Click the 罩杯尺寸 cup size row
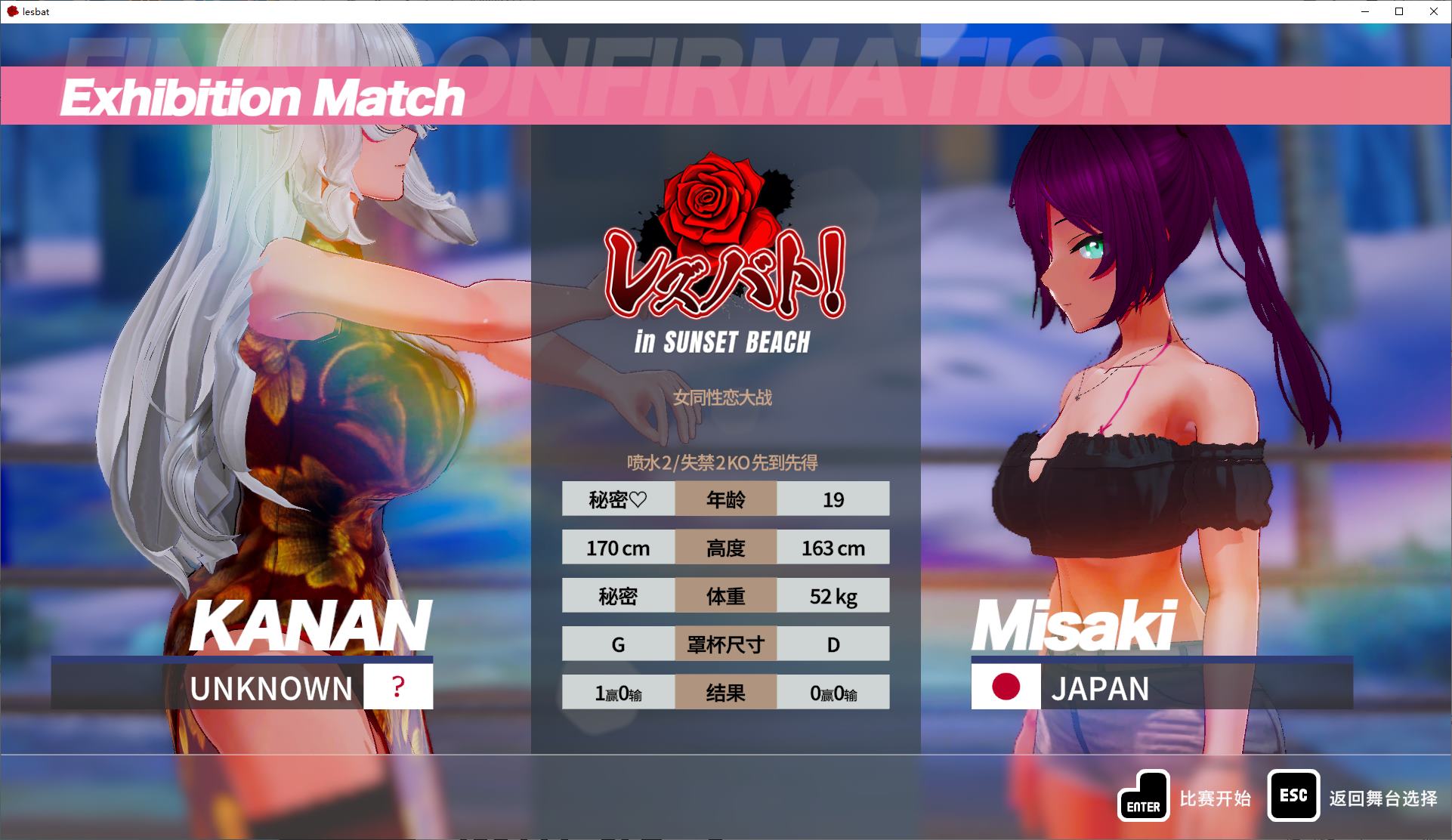This screenshot has height=840, width=1452. pos(726,644)
